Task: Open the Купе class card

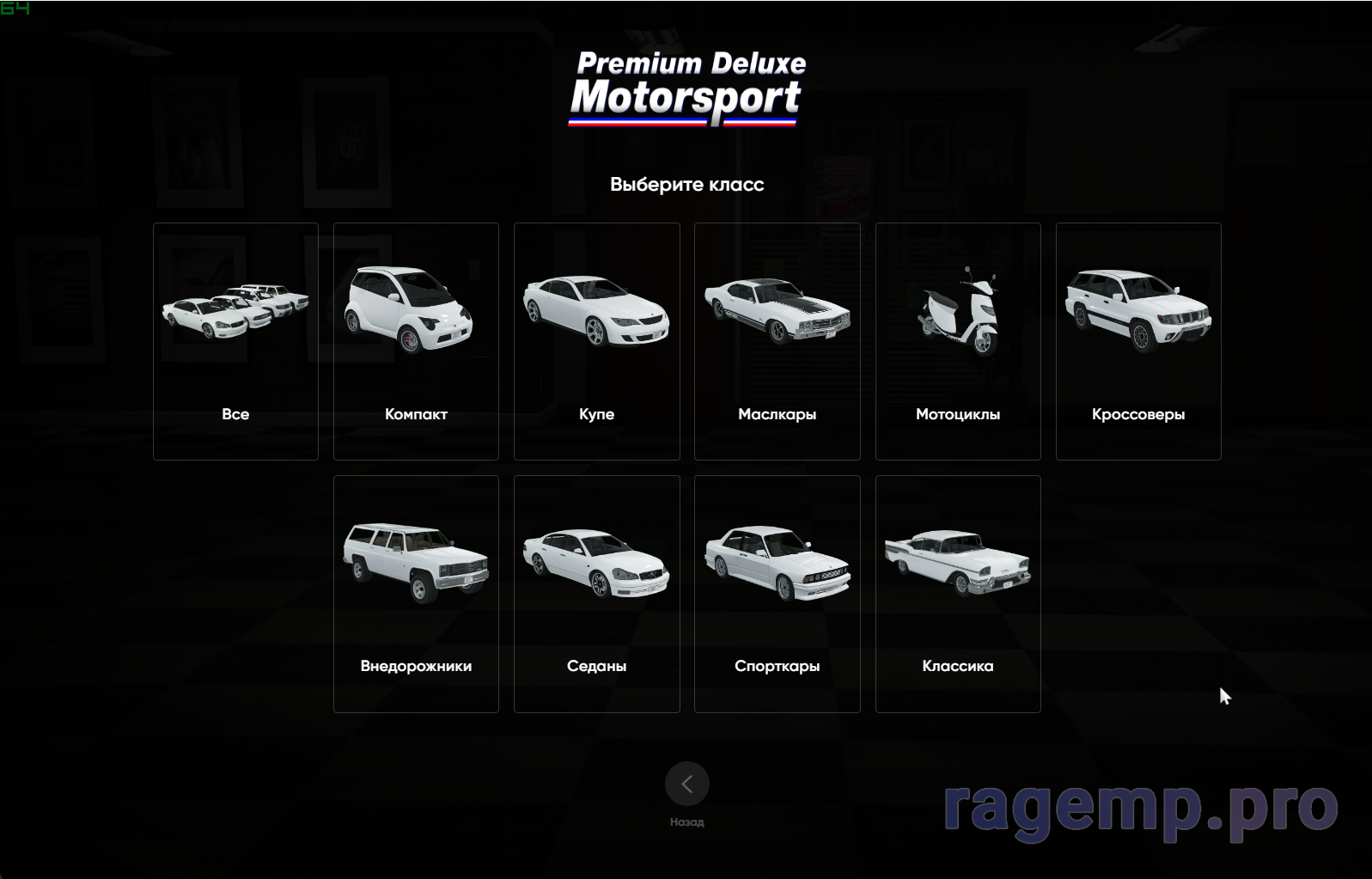Action: [x=596, y=341]
